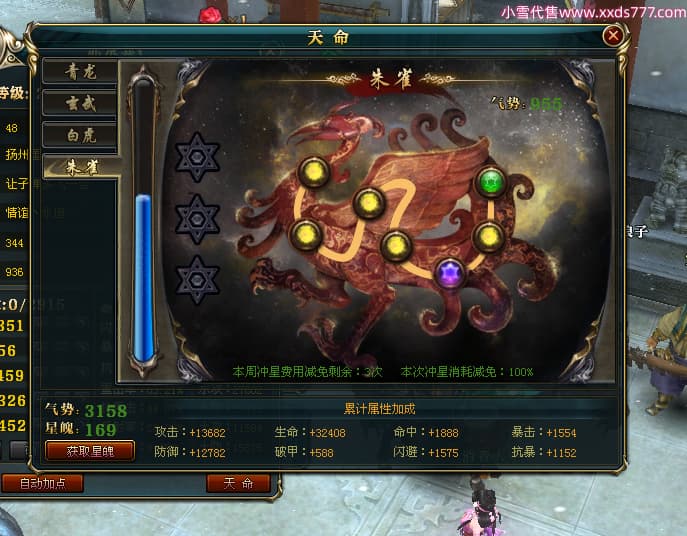Open the 玄武 tab
The width and height of the screenshot is (687, 536).
pos(79,103)
